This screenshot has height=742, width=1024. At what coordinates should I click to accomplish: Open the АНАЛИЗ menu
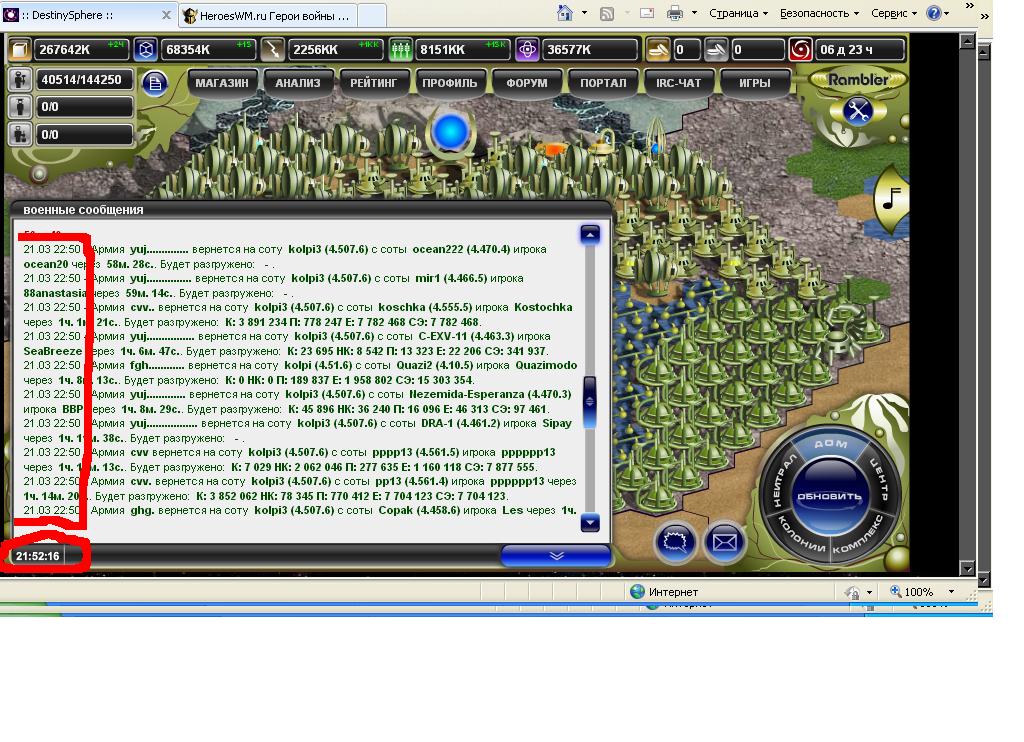(x=298, y=83)
